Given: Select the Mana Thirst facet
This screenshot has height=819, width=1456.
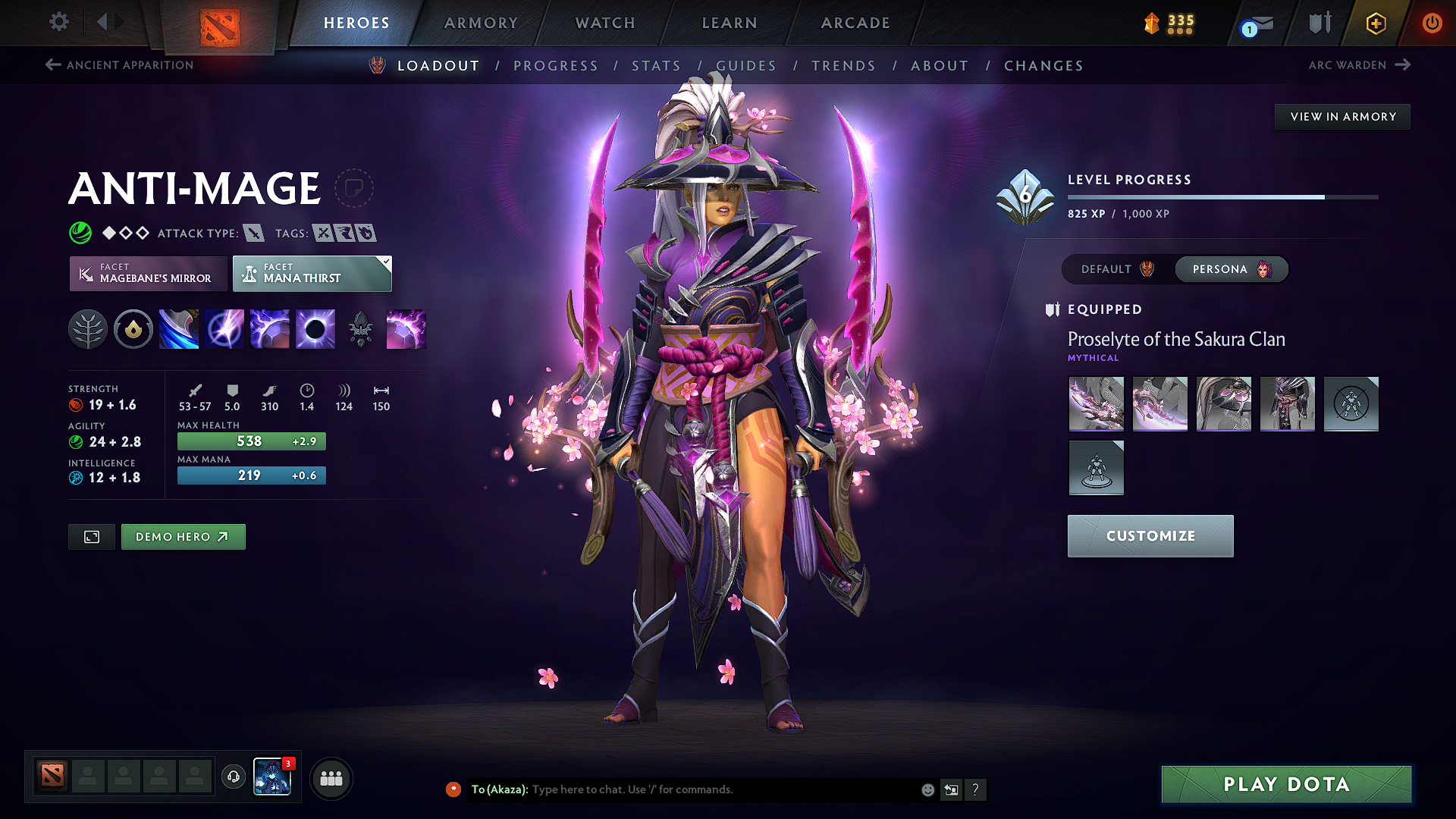Looking at the screenshot, I should 312,273.
